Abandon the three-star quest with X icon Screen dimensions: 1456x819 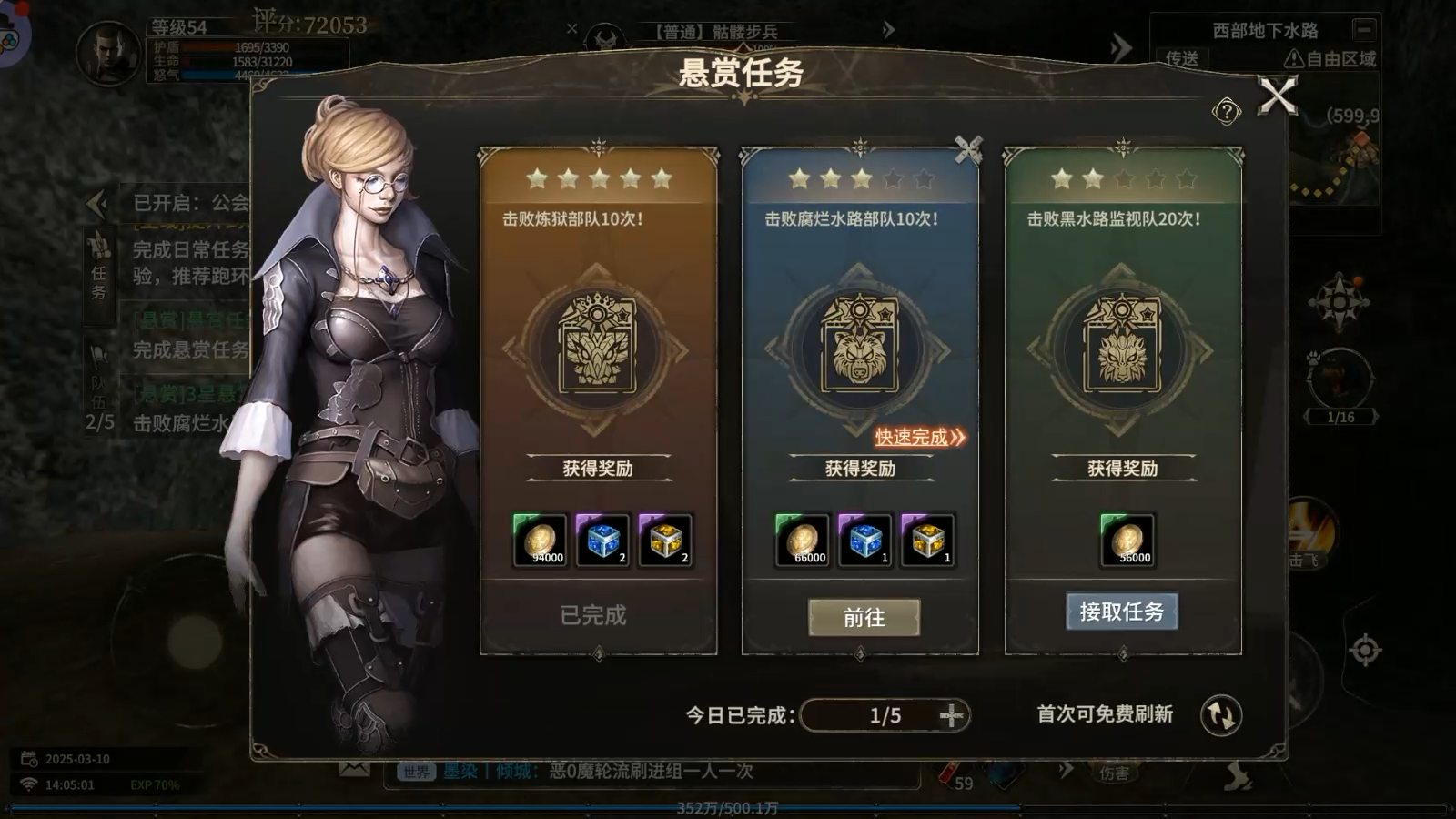[968, 148]
